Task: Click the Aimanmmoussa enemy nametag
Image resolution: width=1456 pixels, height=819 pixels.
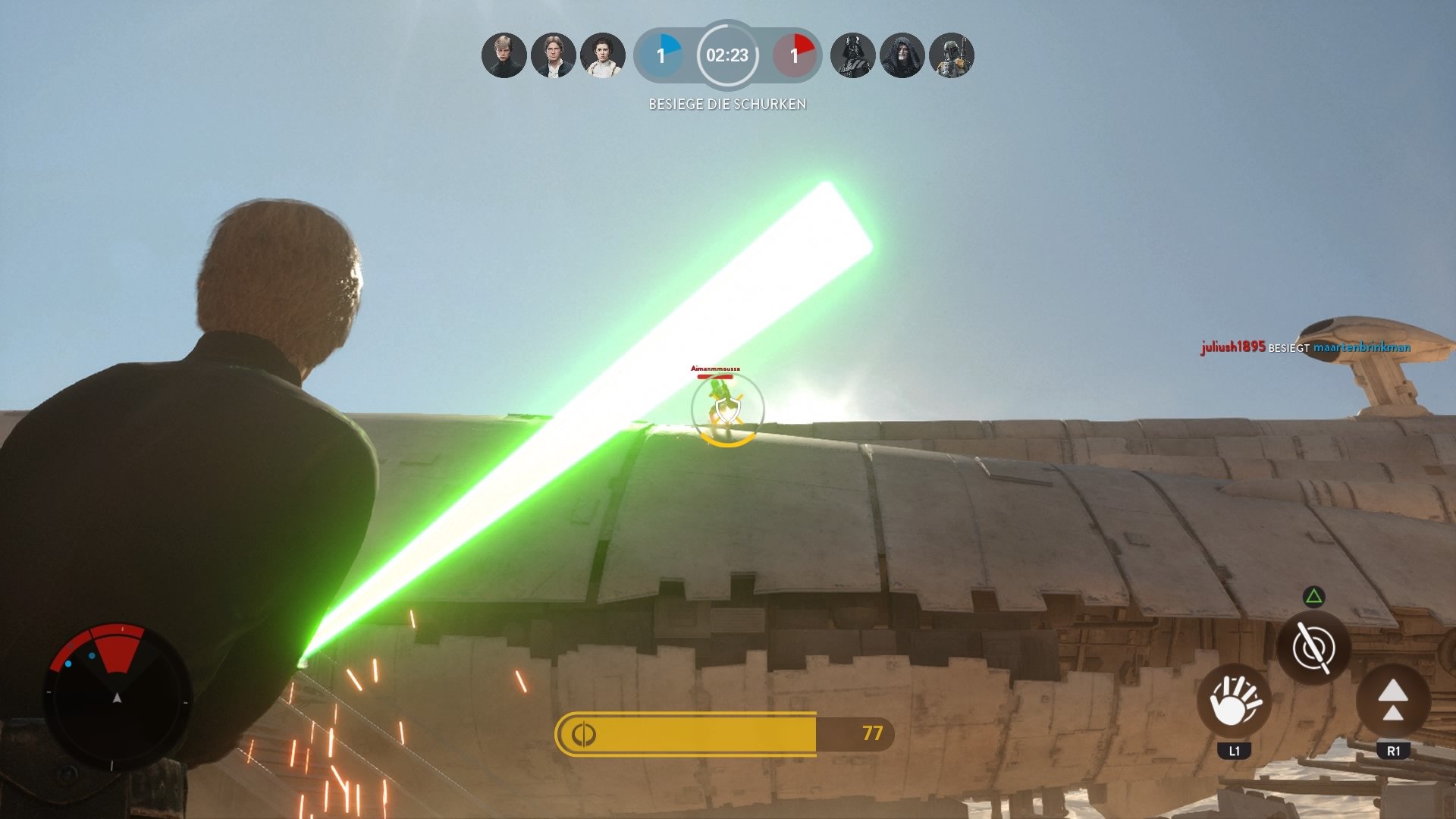Action: 716,369
